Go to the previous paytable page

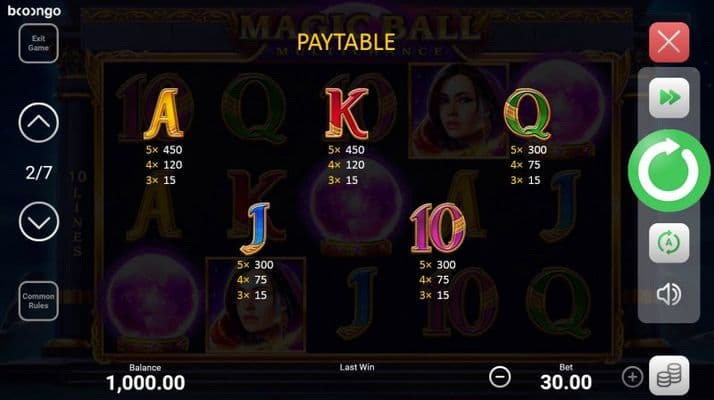pyautogui.click(x=39, y=123)
